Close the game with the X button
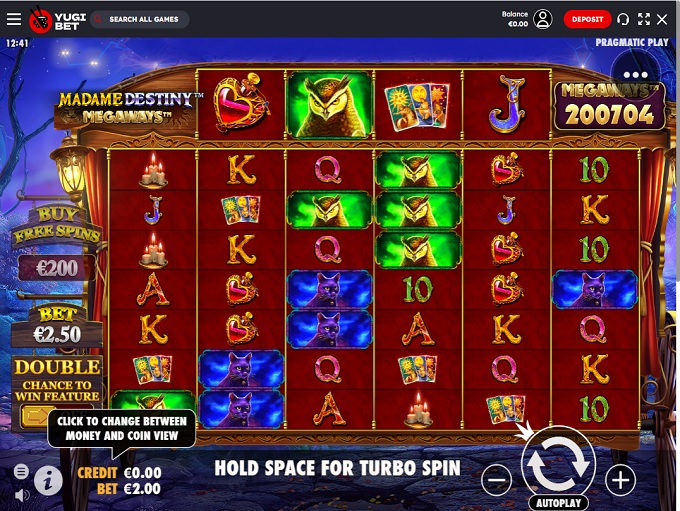680x511 pixels. point(662,19)
